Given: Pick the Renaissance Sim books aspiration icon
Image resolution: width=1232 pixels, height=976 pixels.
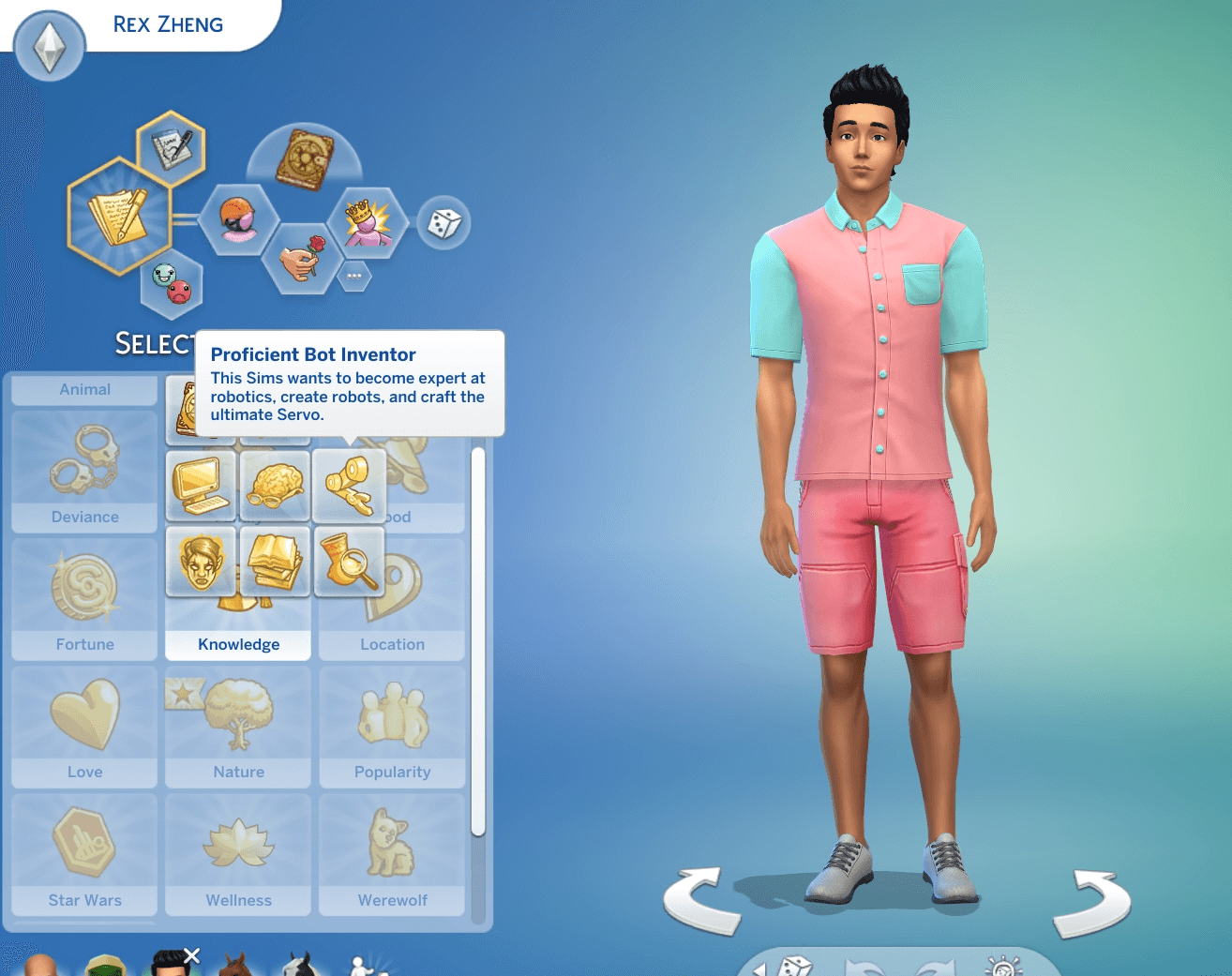Looking at the screenshot, I should point(275,561).
